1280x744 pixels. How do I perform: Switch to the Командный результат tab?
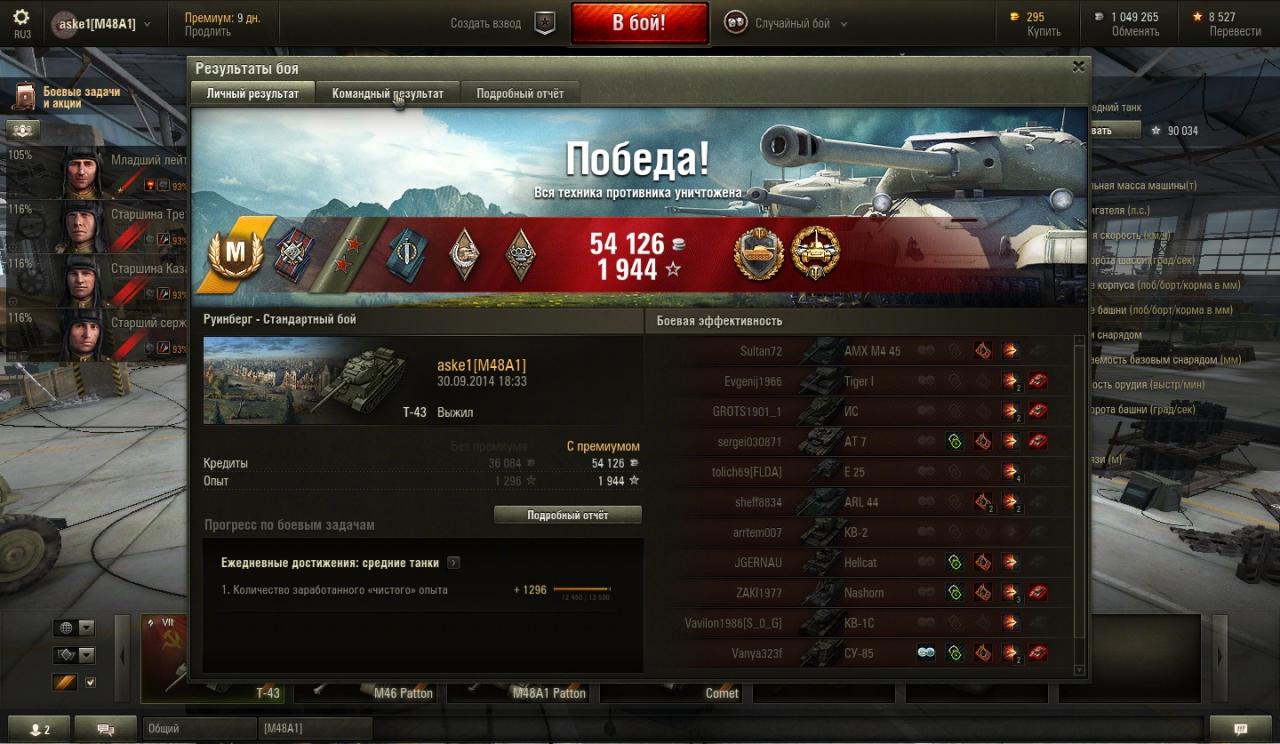pyautogui.click(x=388, y=93)
